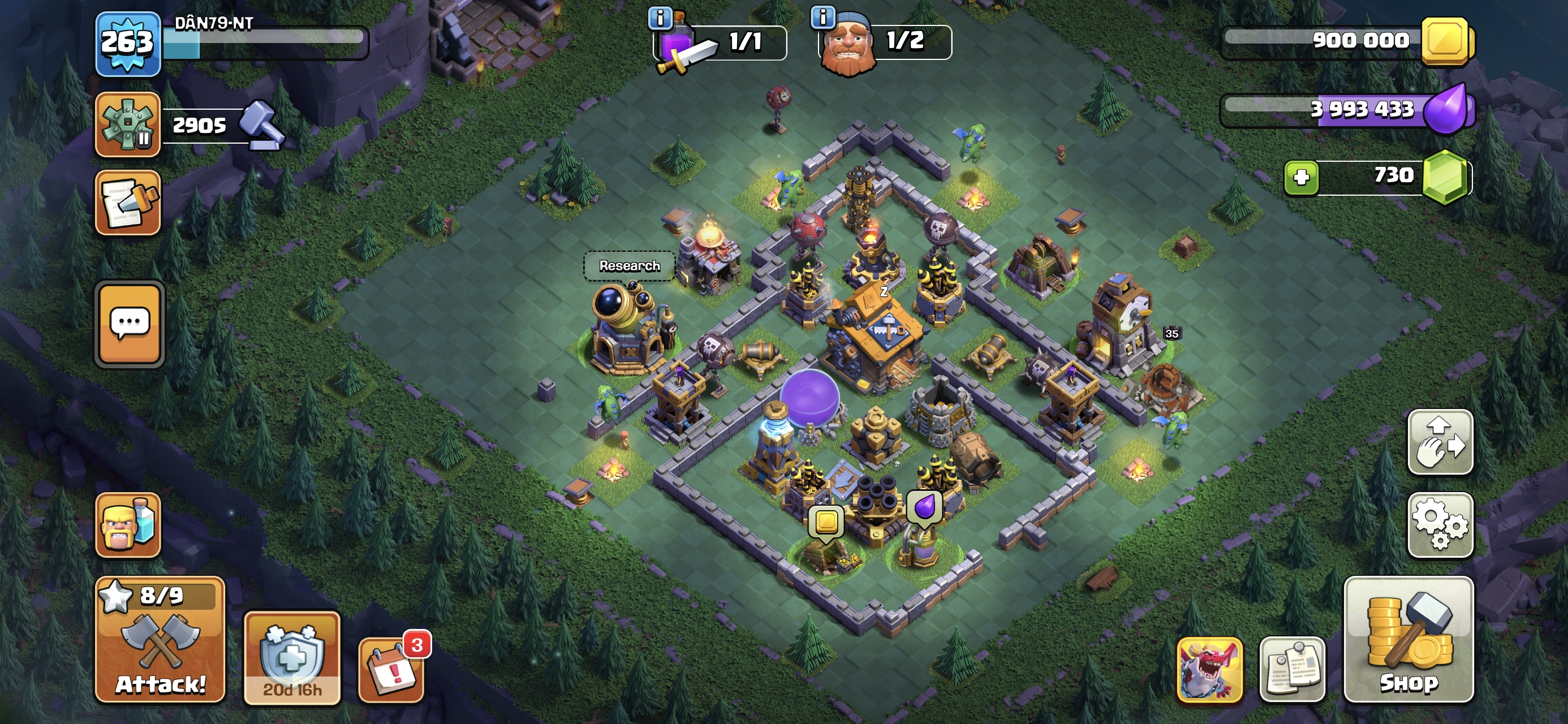1568x724 pixels.
Task: Open the chat speech bubble panel
Action: pos(129,324)
